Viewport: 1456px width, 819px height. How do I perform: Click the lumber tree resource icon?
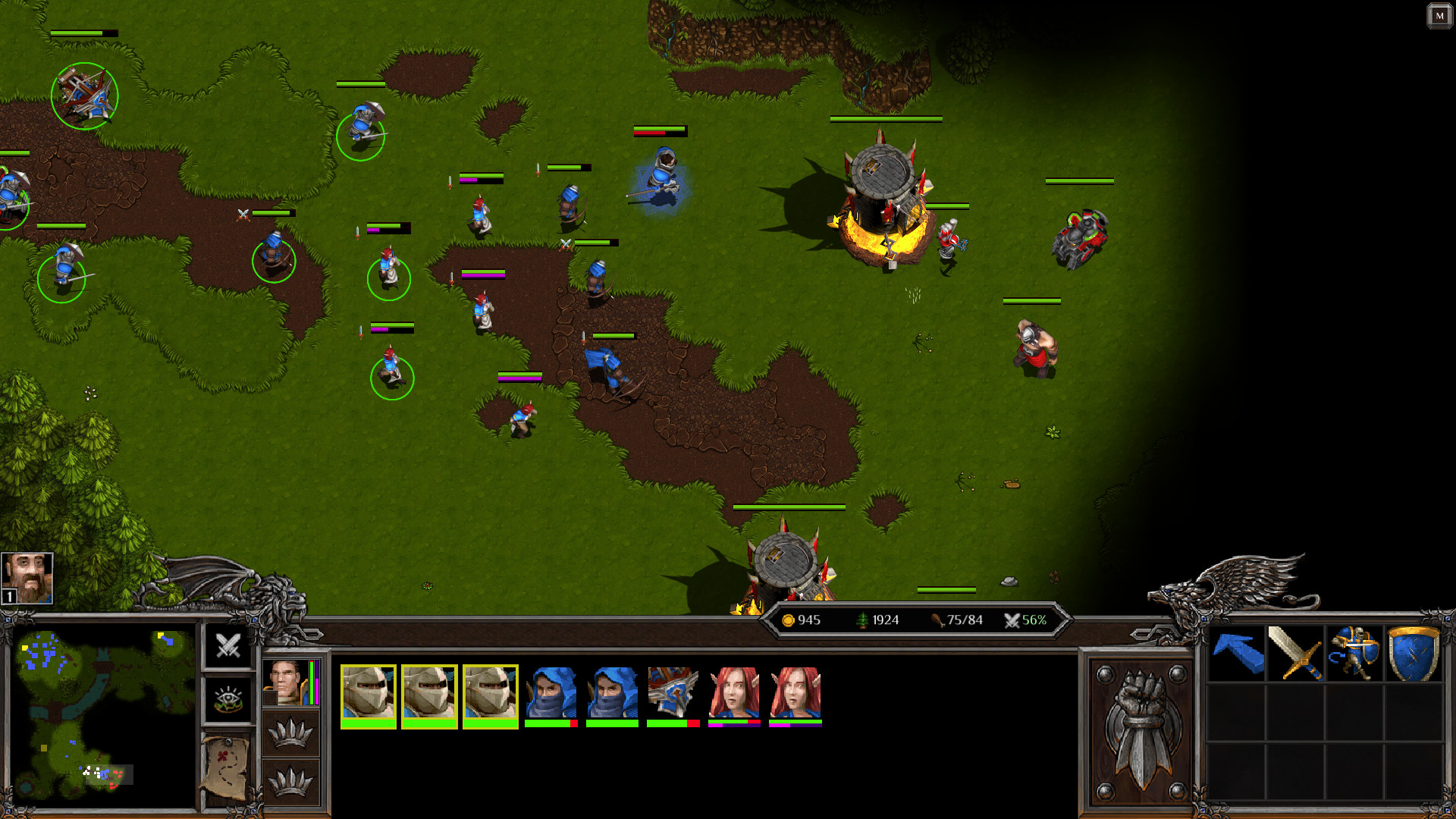click(x=864, y=620)
